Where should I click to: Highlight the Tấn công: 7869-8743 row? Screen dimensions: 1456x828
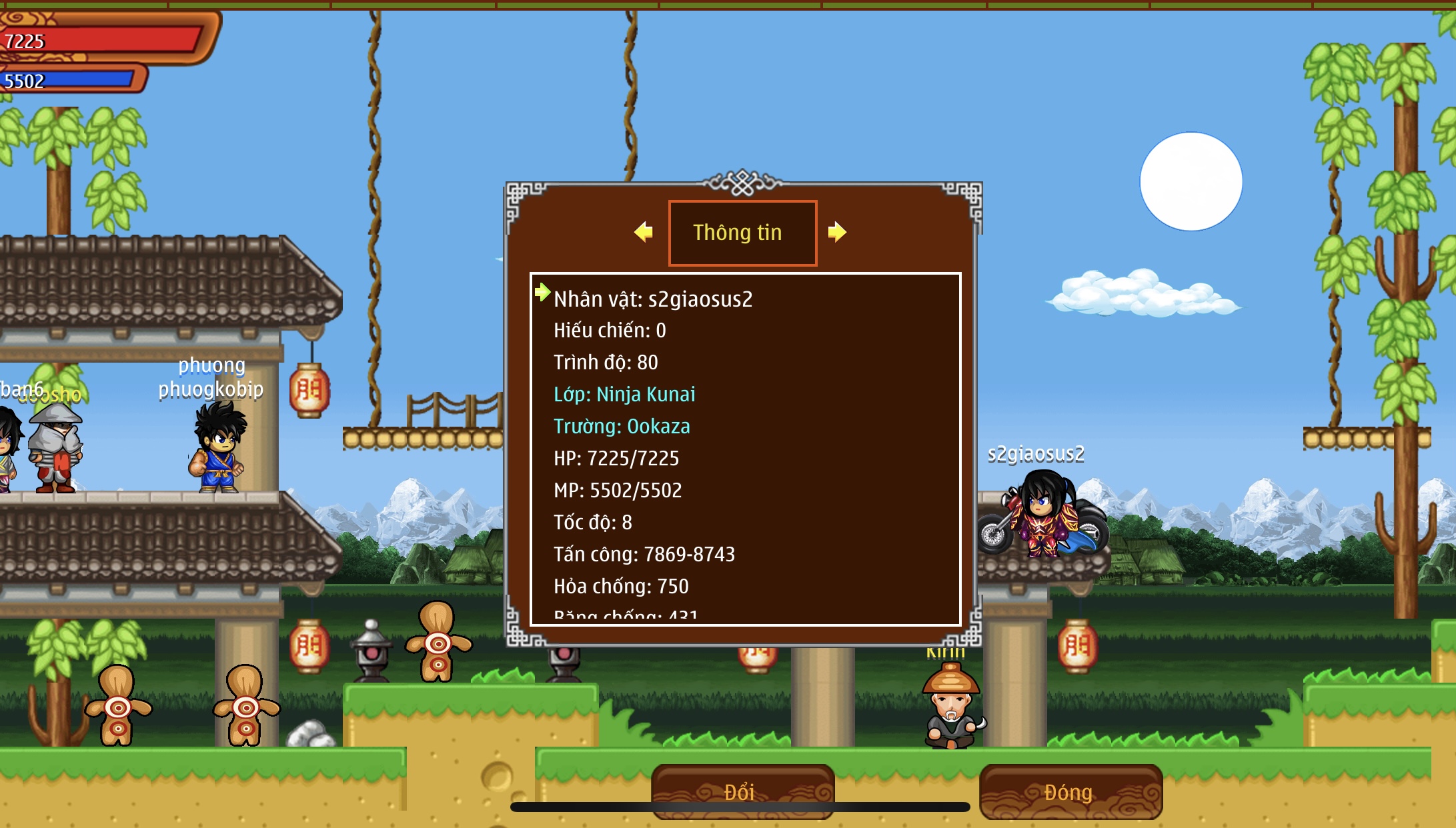(644, 555)
